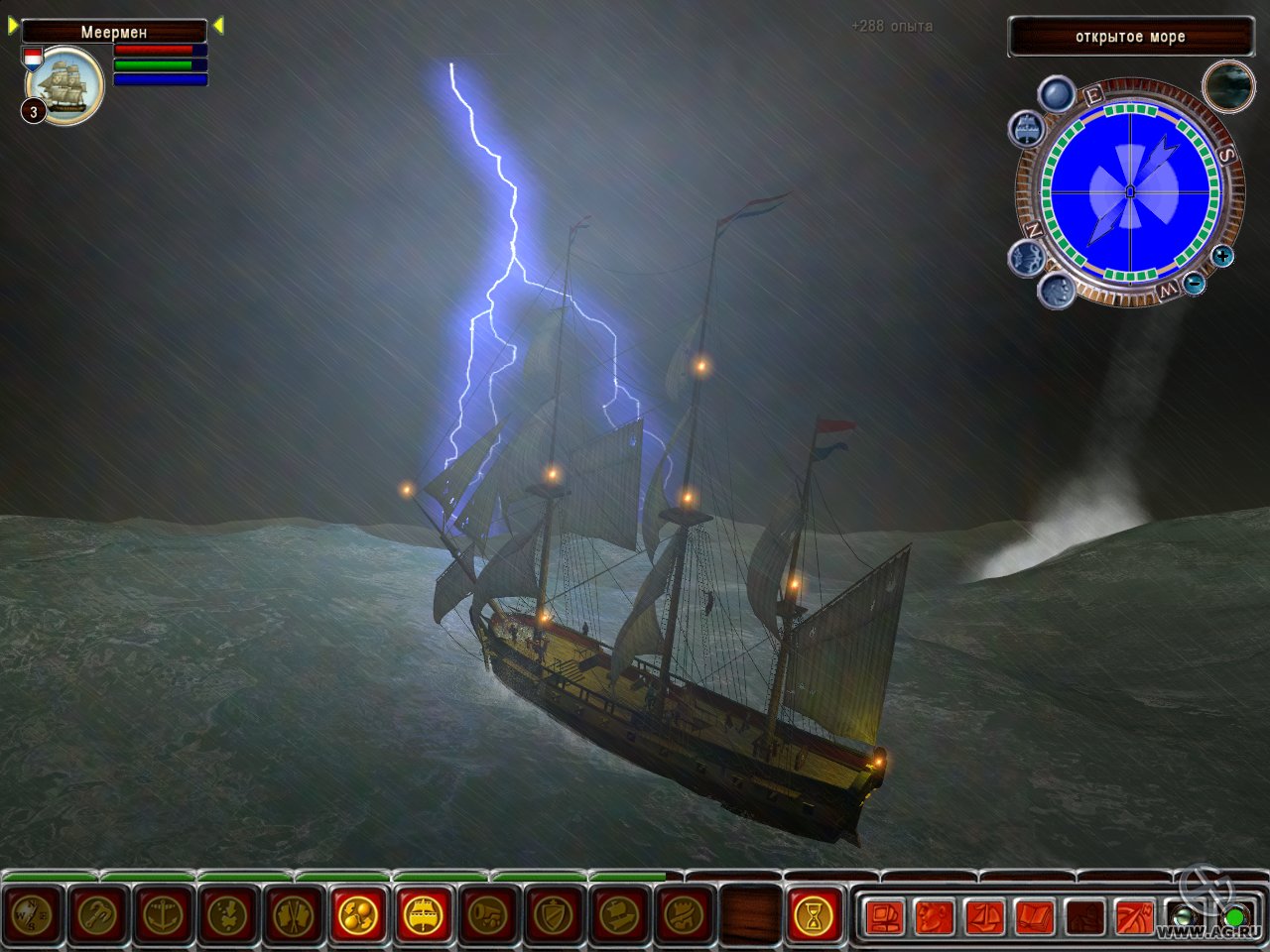Viewport: 1270px width, 952px height.
Task: Open the red compass-and-pen map button
Action: pos(1134,917)
